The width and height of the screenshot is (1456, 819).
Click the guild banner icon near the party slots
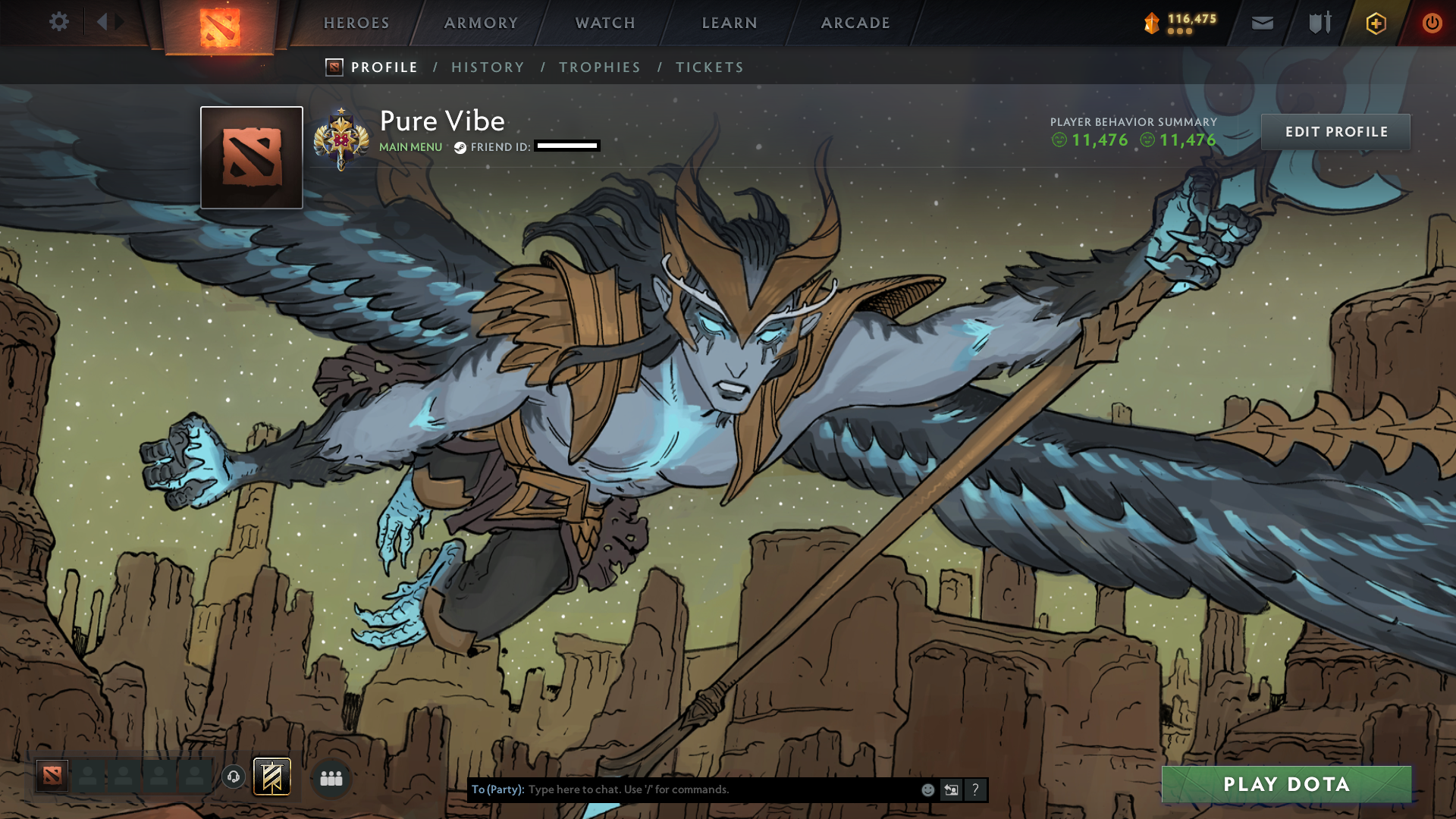coord(270,777)
